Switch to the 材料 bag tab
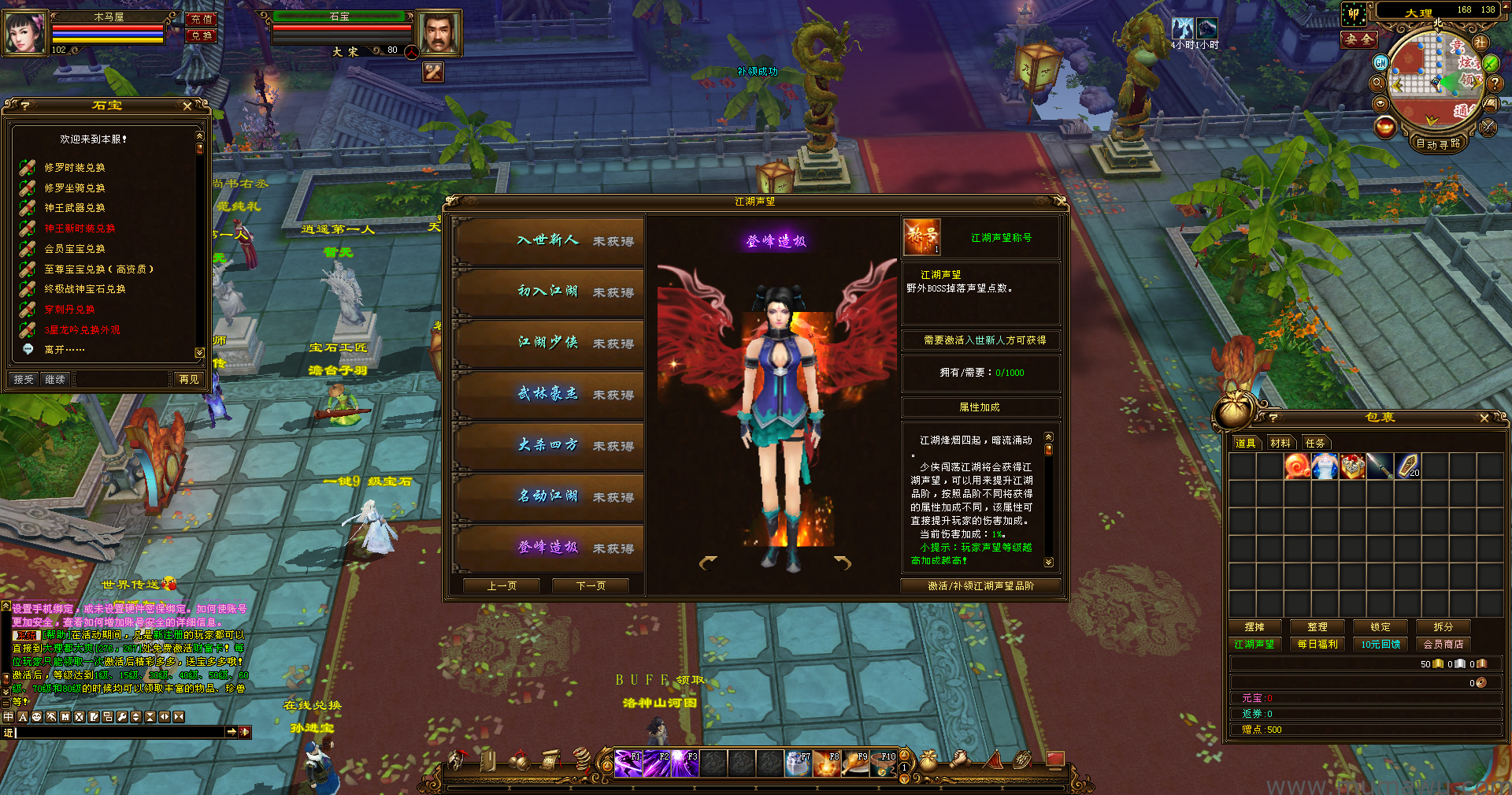Image resolution: width=1512 pixels, height=795 pixels. click(1280, 444)
